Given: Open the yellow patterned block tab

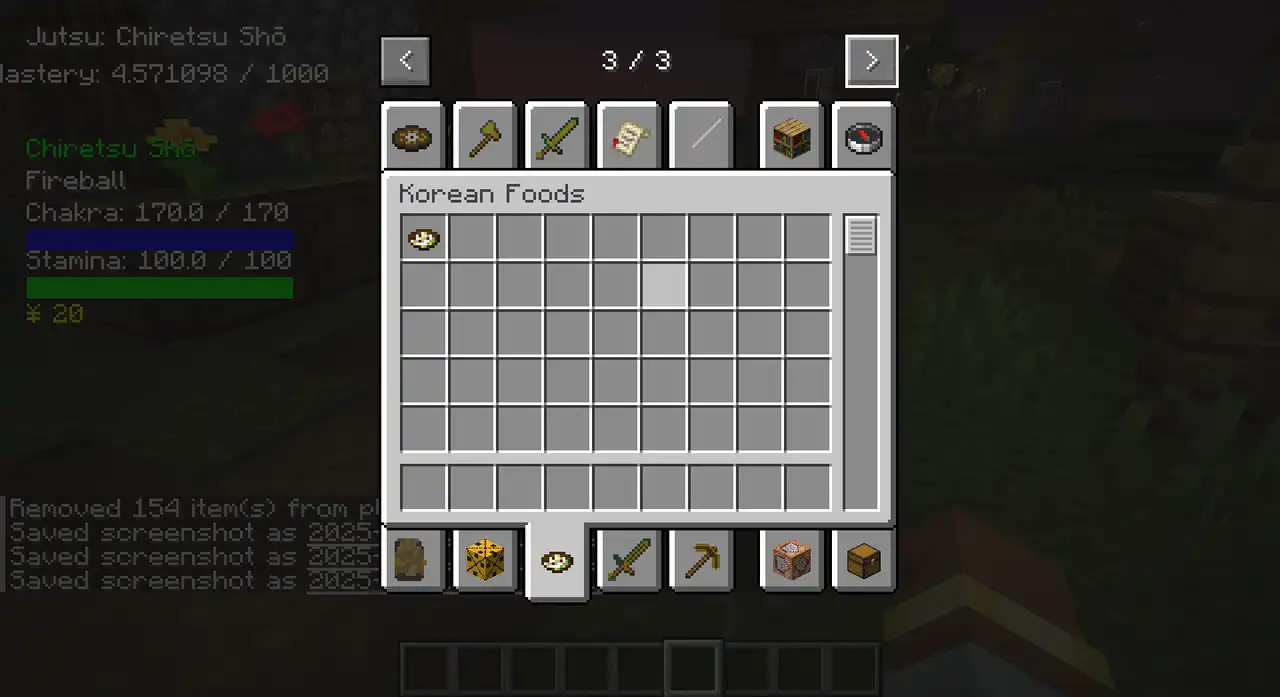Looking at the screenshot, I should click(485, 560).
